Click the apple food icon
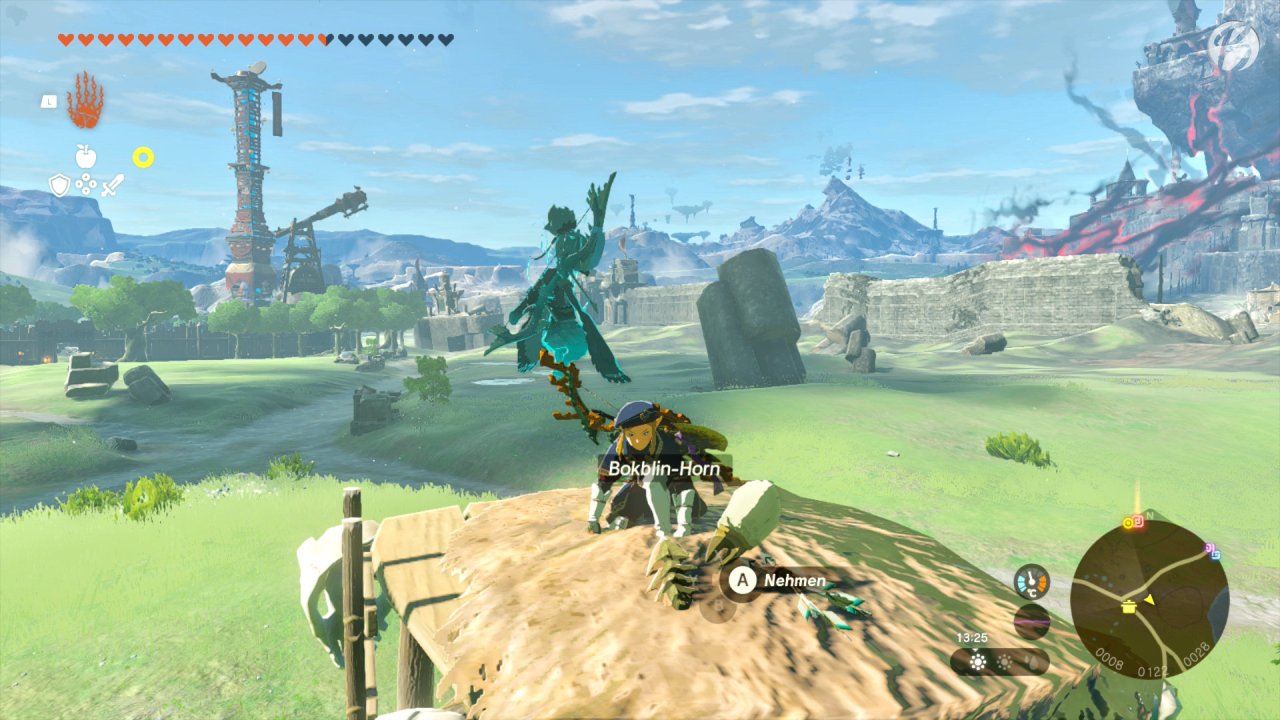 [86, 157]
